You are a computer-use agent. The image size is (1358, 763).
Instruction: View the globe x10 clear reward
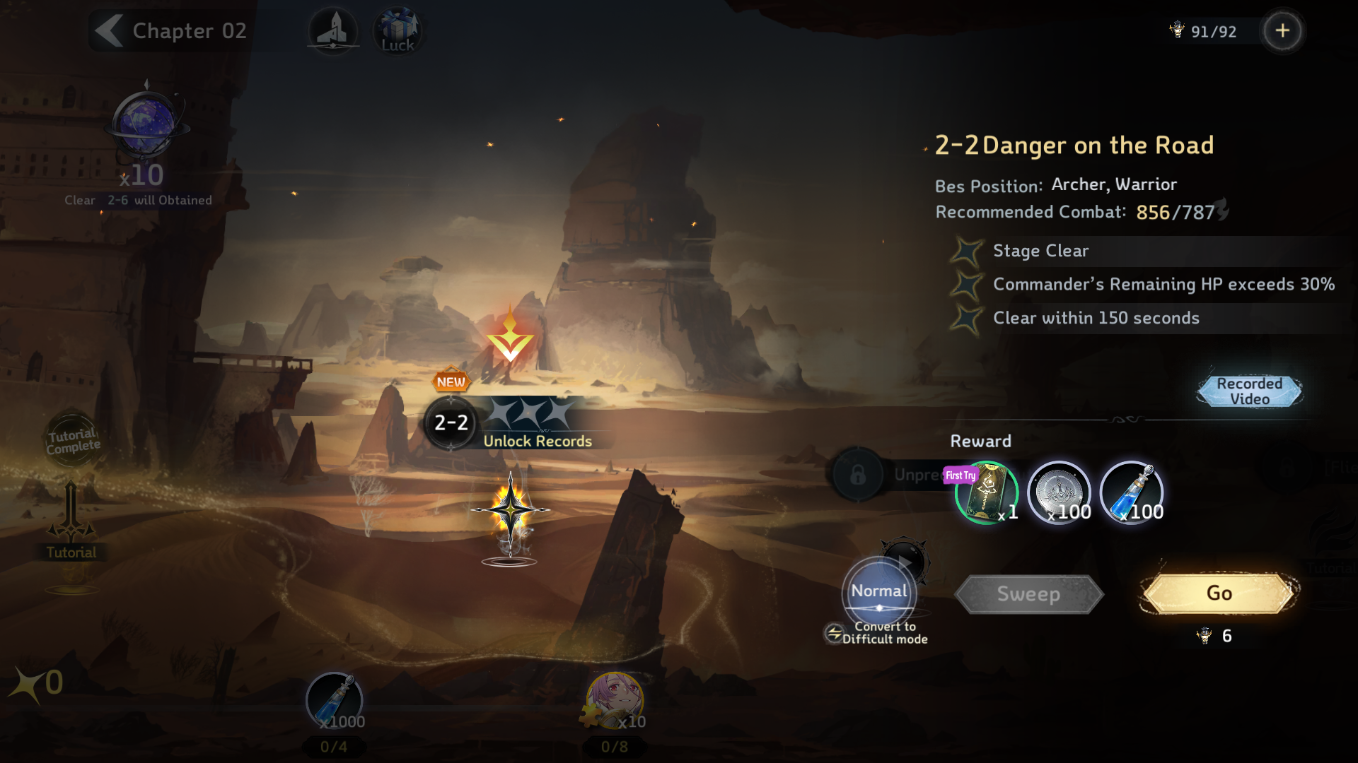(x=147, y=128)
